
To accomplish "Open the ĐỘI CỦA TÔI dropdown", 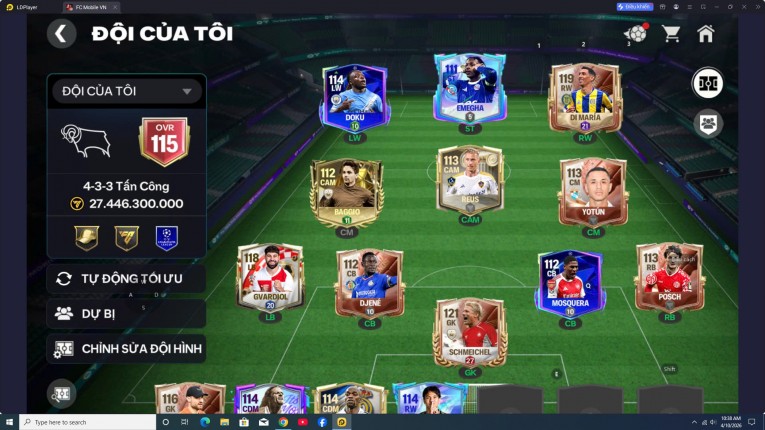I will tap(126, 92).
